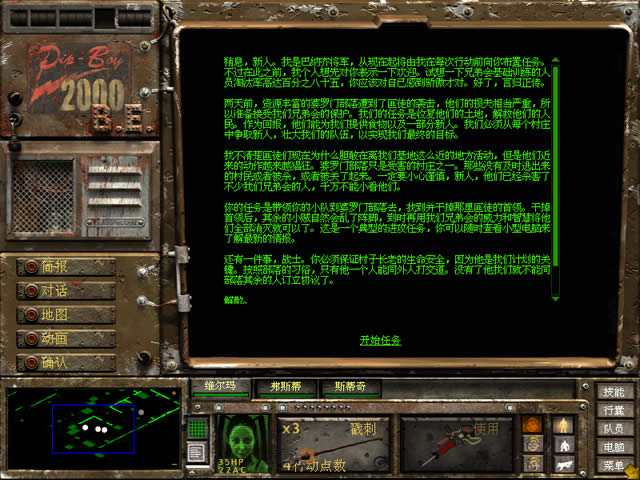Screen dimensions: 640x480
Task: Open the 简报 briefing section
Action: point(66,267)
